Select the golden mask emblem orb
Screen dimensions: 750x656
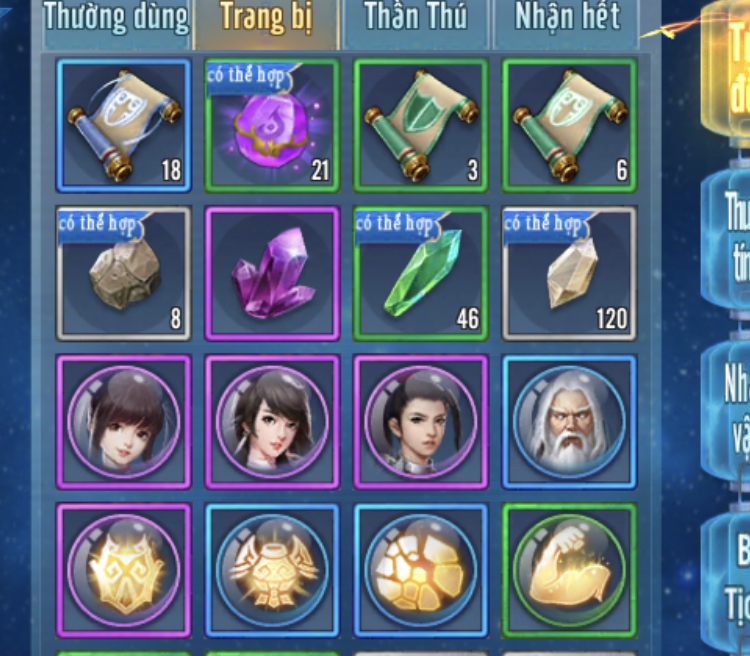point(124,570)
